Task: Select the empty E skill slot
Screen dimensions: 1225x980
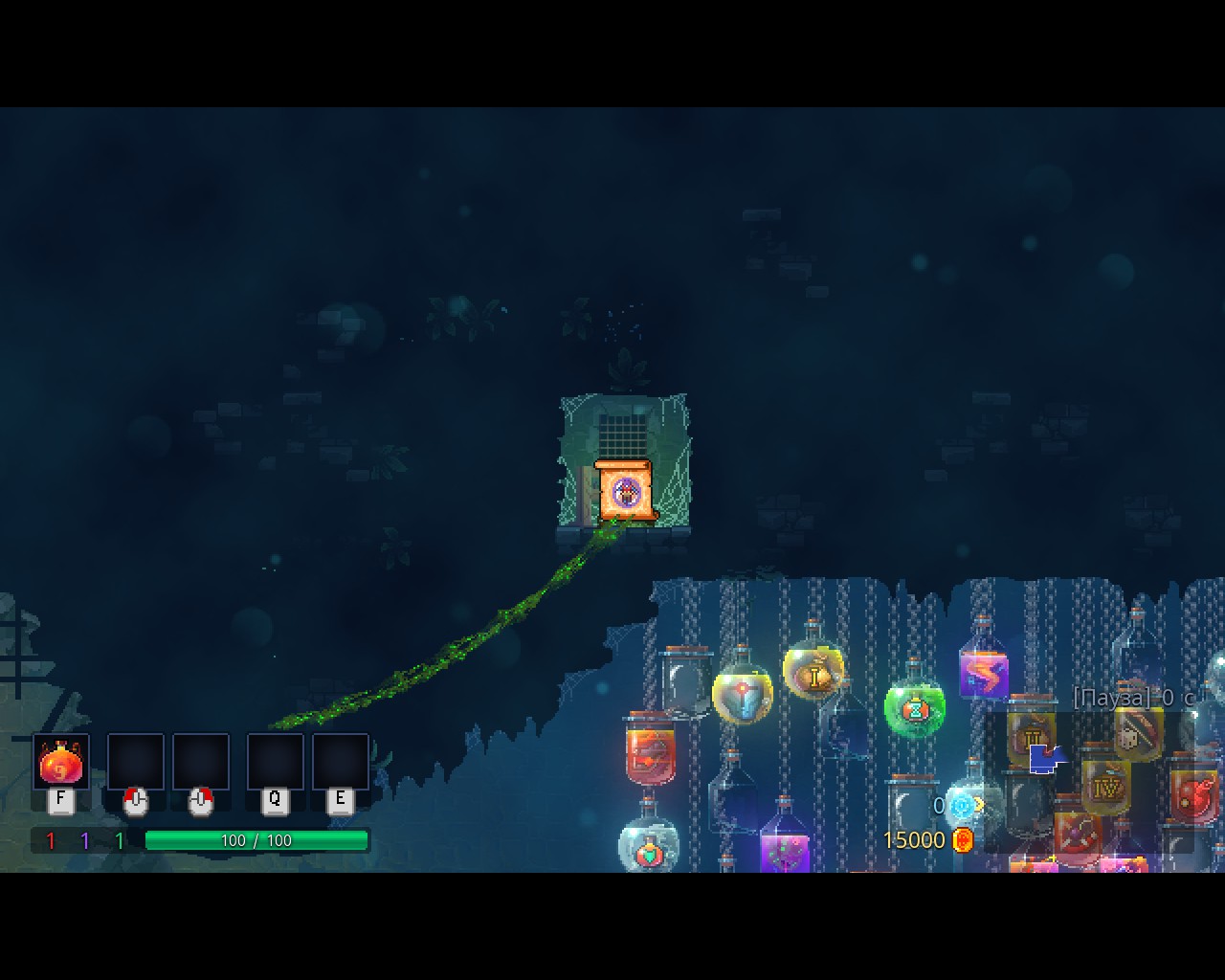Action: coord(338,761)
